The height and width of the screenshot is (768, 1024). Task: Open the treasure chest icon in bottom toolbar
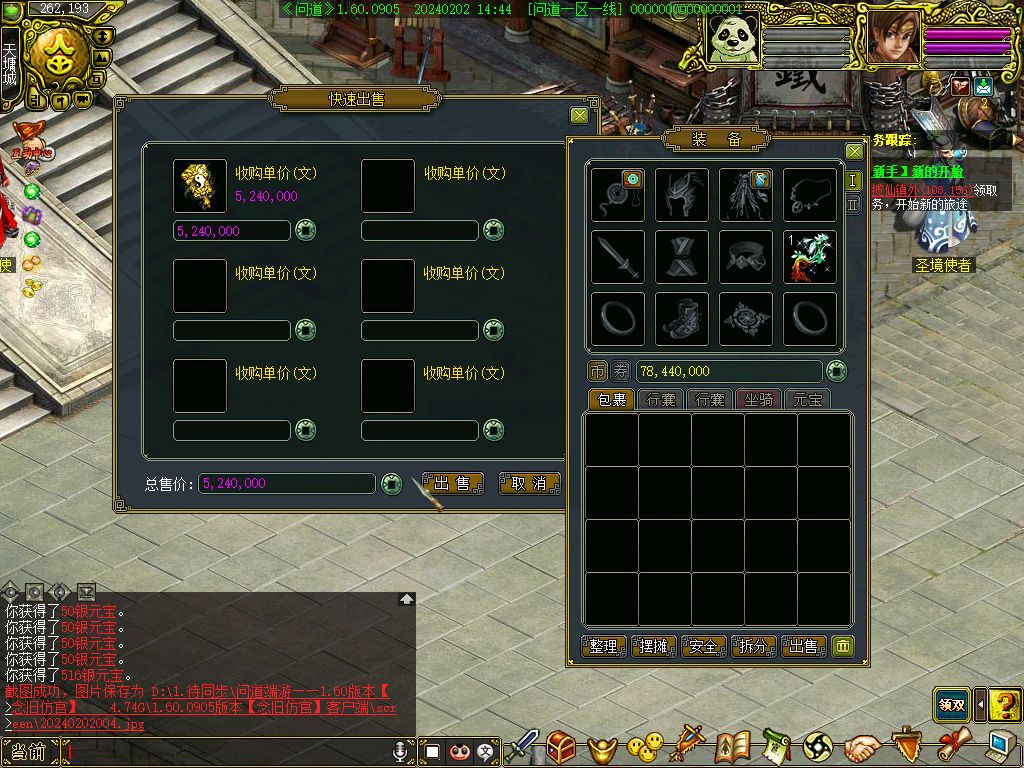561,746
